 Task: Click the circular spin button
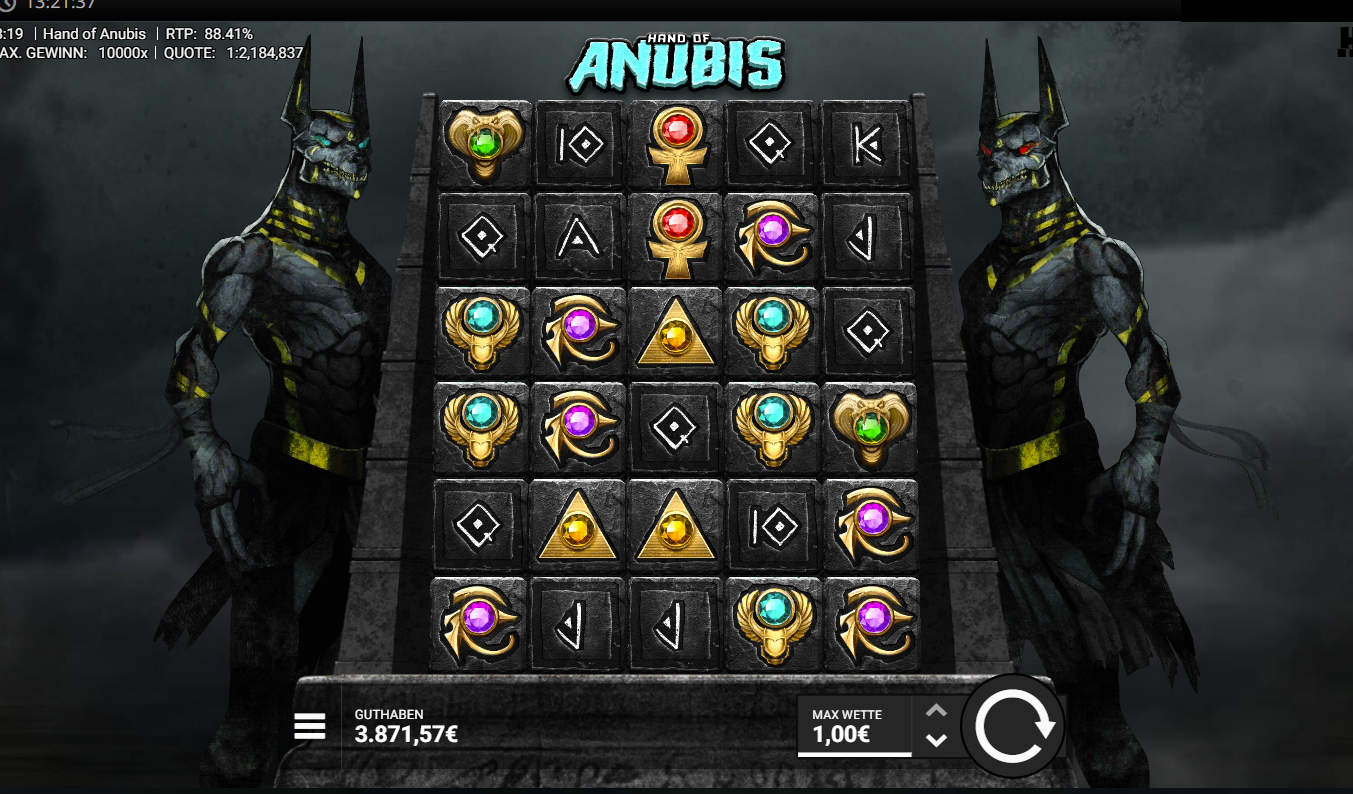[x=1014, y=726]
